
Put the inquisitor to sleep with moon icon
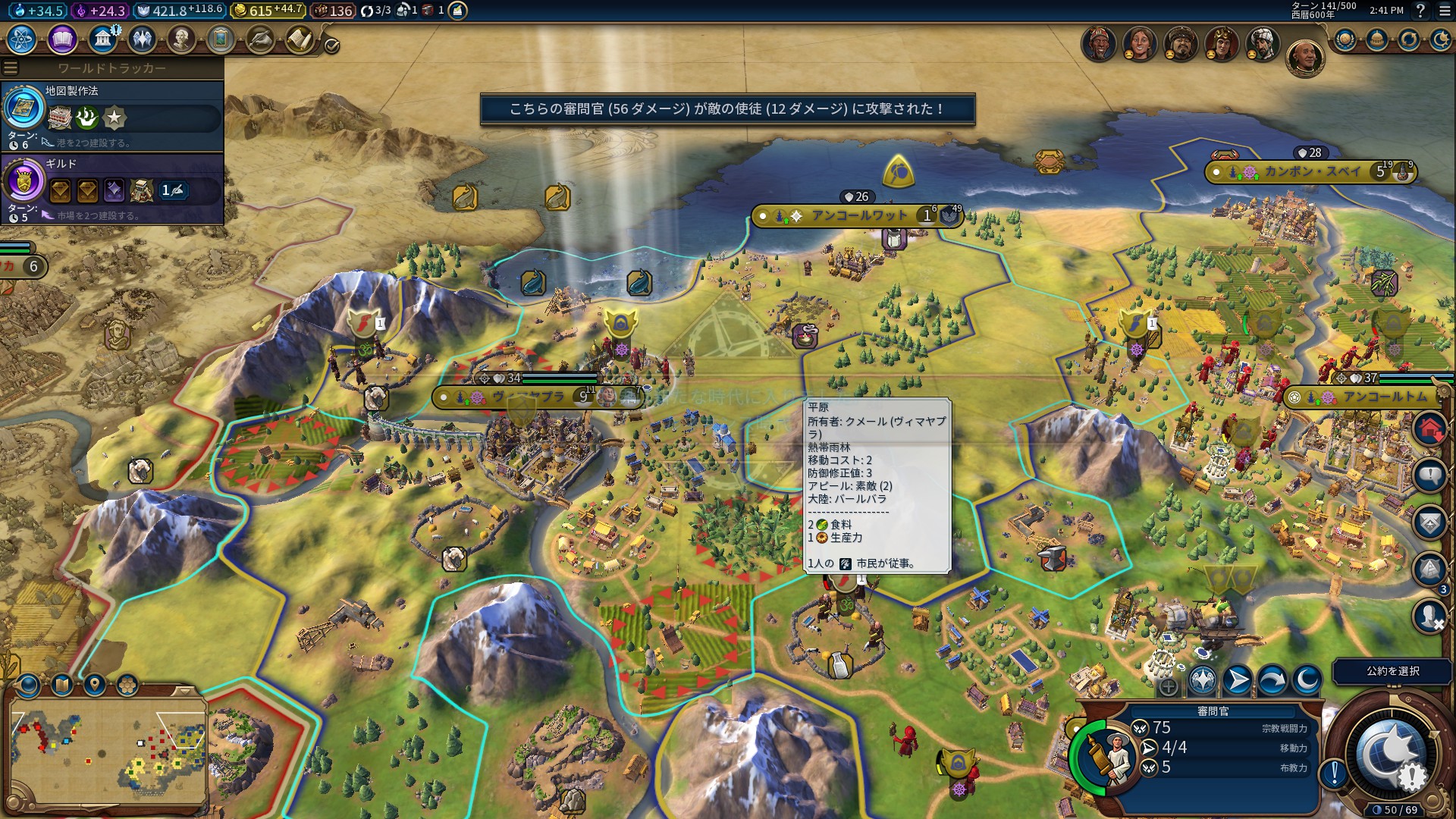coord(1307,680)
